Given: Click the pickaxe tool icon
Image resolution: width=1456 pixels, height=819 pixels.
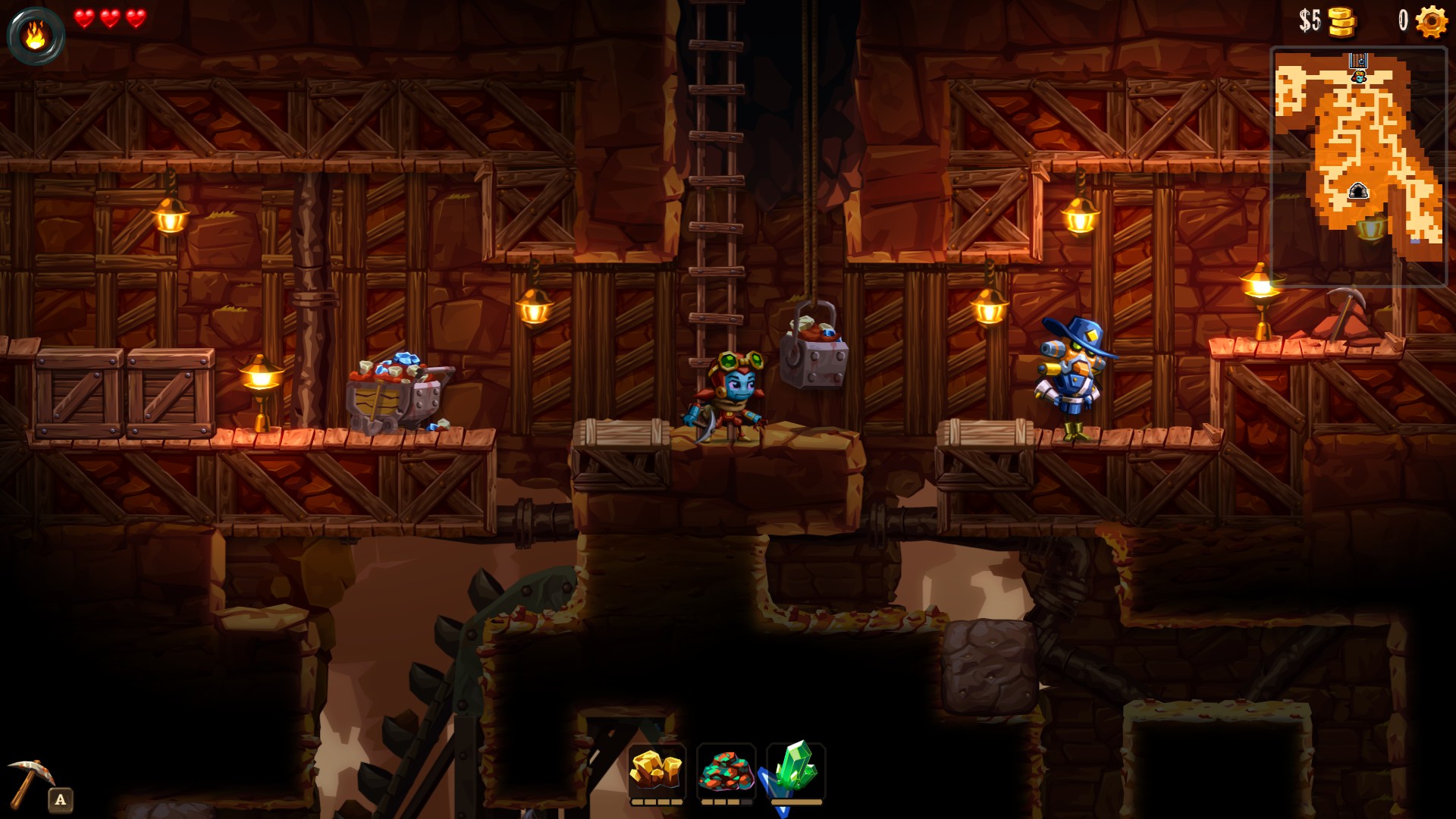Looking at the screenshot, I should pyautogui.click(x=30, y=781).
